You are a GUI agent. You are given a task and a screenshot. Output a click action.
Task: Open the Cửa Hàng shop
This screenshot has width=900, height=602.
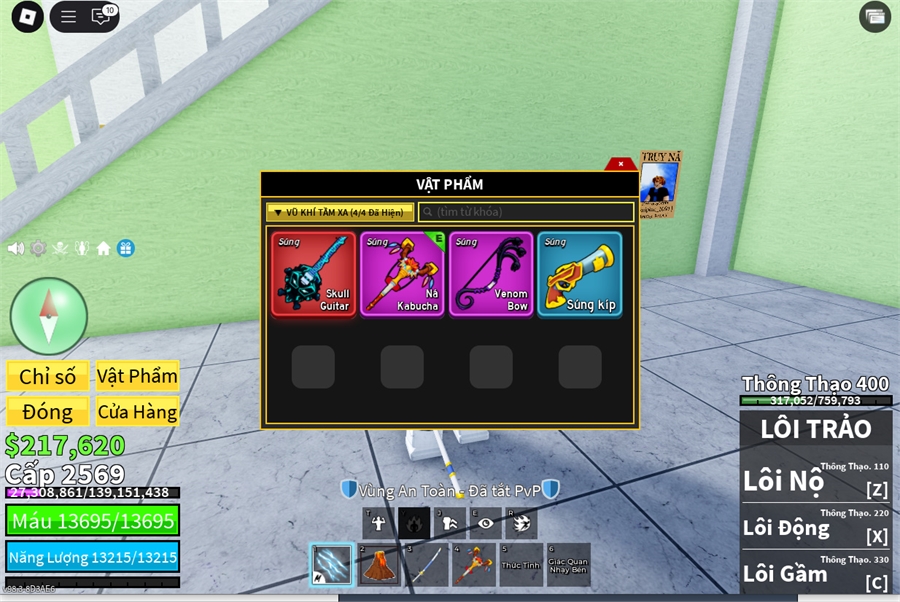click(137, 411)
